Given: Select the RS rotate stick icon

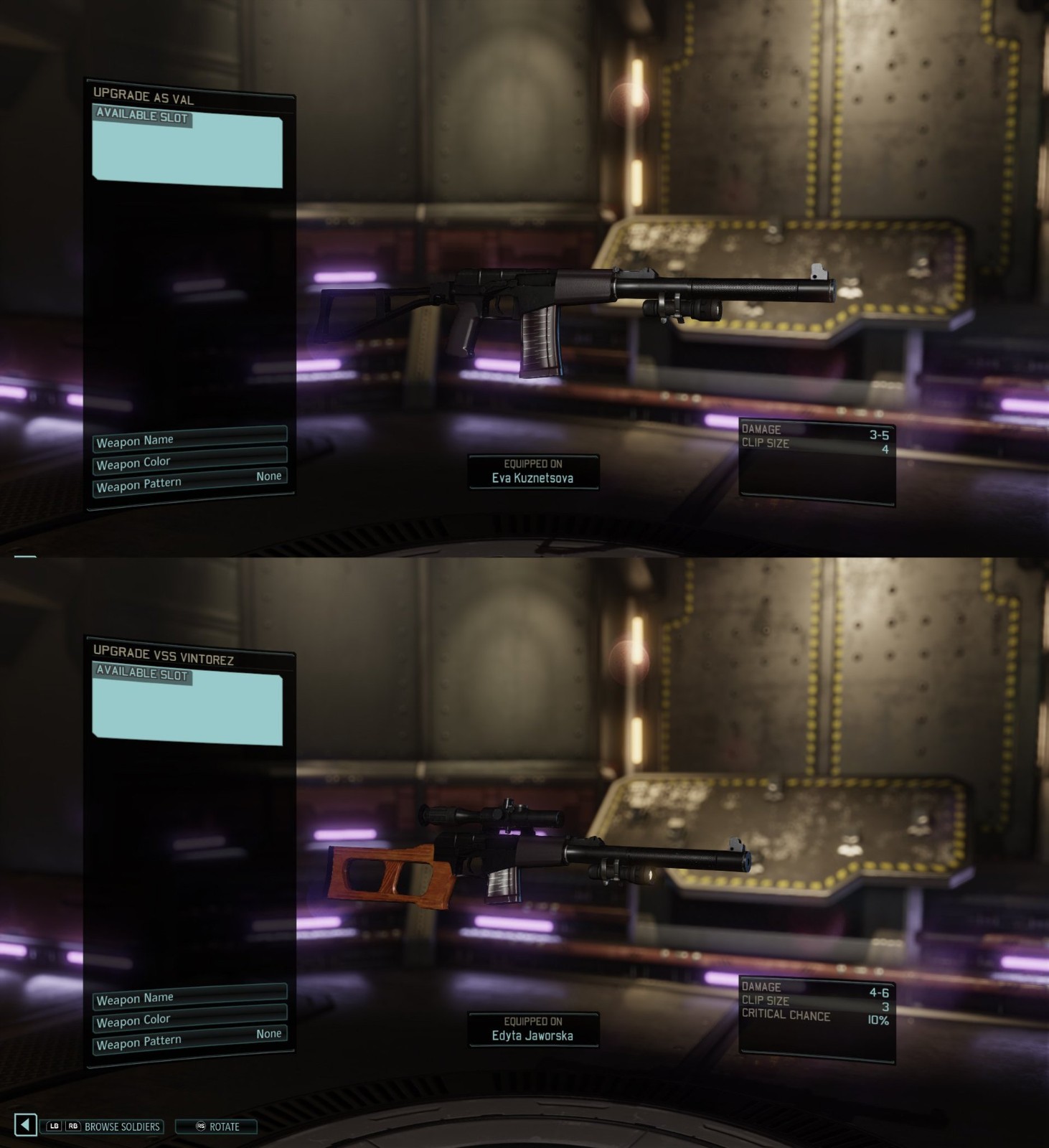Looking at the screenshot, I should point(202,1127).
